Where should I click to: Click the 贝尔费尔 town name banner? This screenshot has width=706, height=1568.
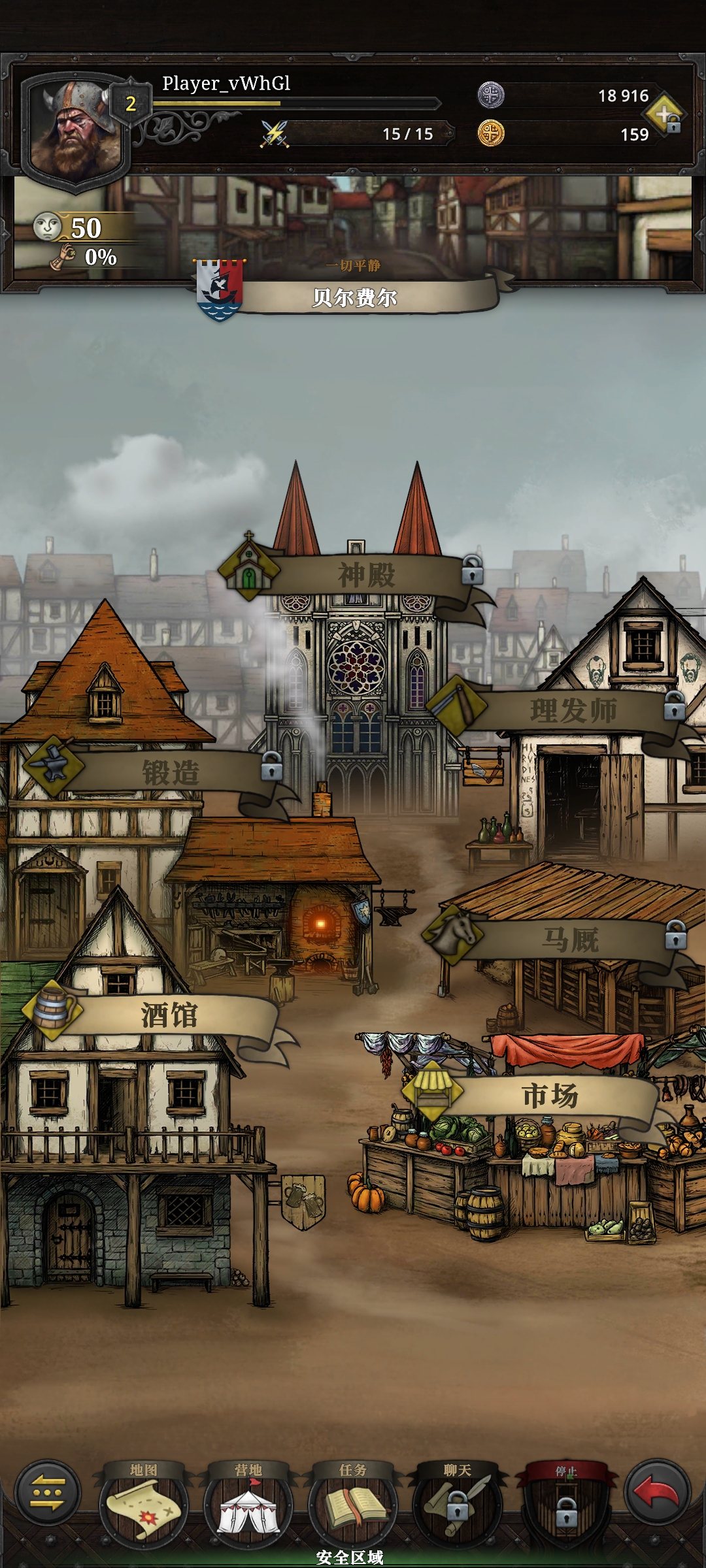355,298
